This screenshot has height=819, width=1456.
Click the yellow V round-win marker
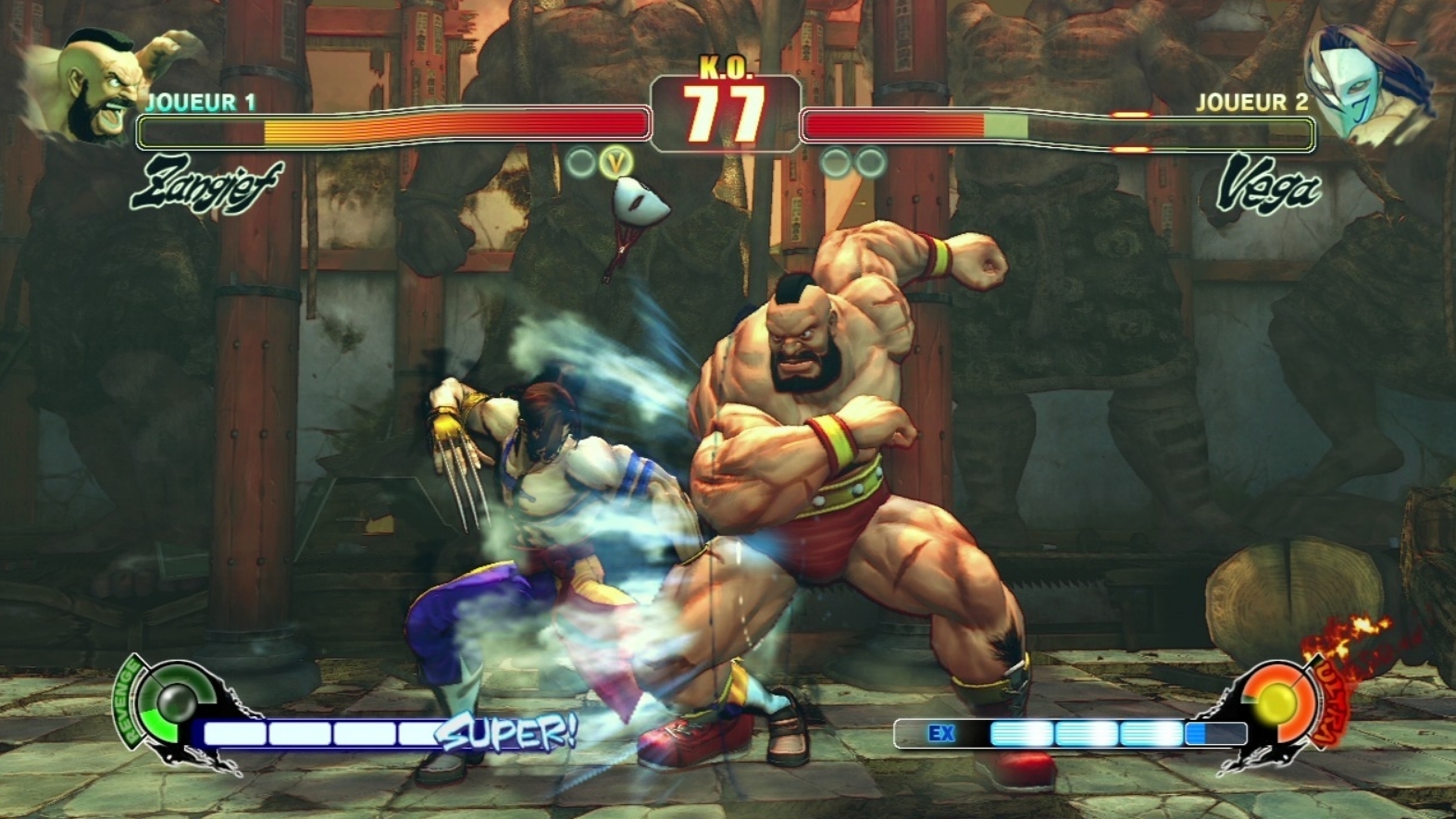[615, 163]
